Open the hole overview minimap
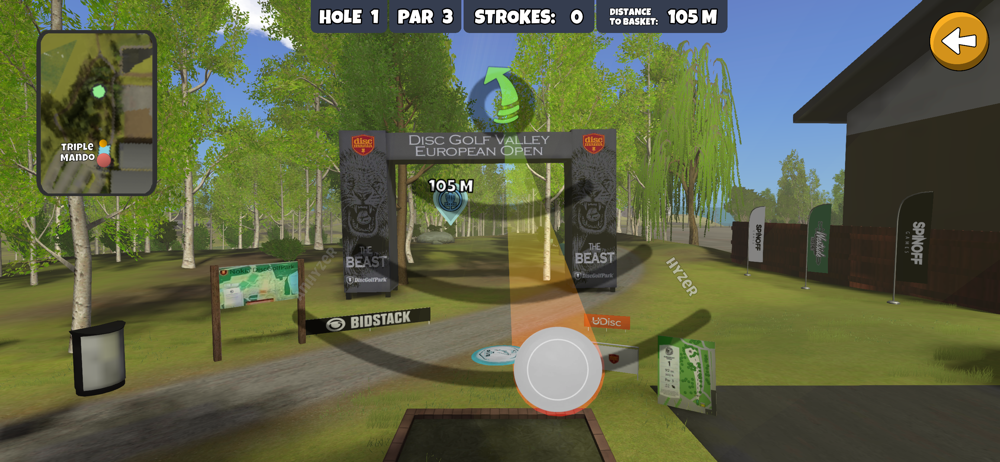Image resolution: width=1000 pixels, height=462 pixels. coord(97,112)
